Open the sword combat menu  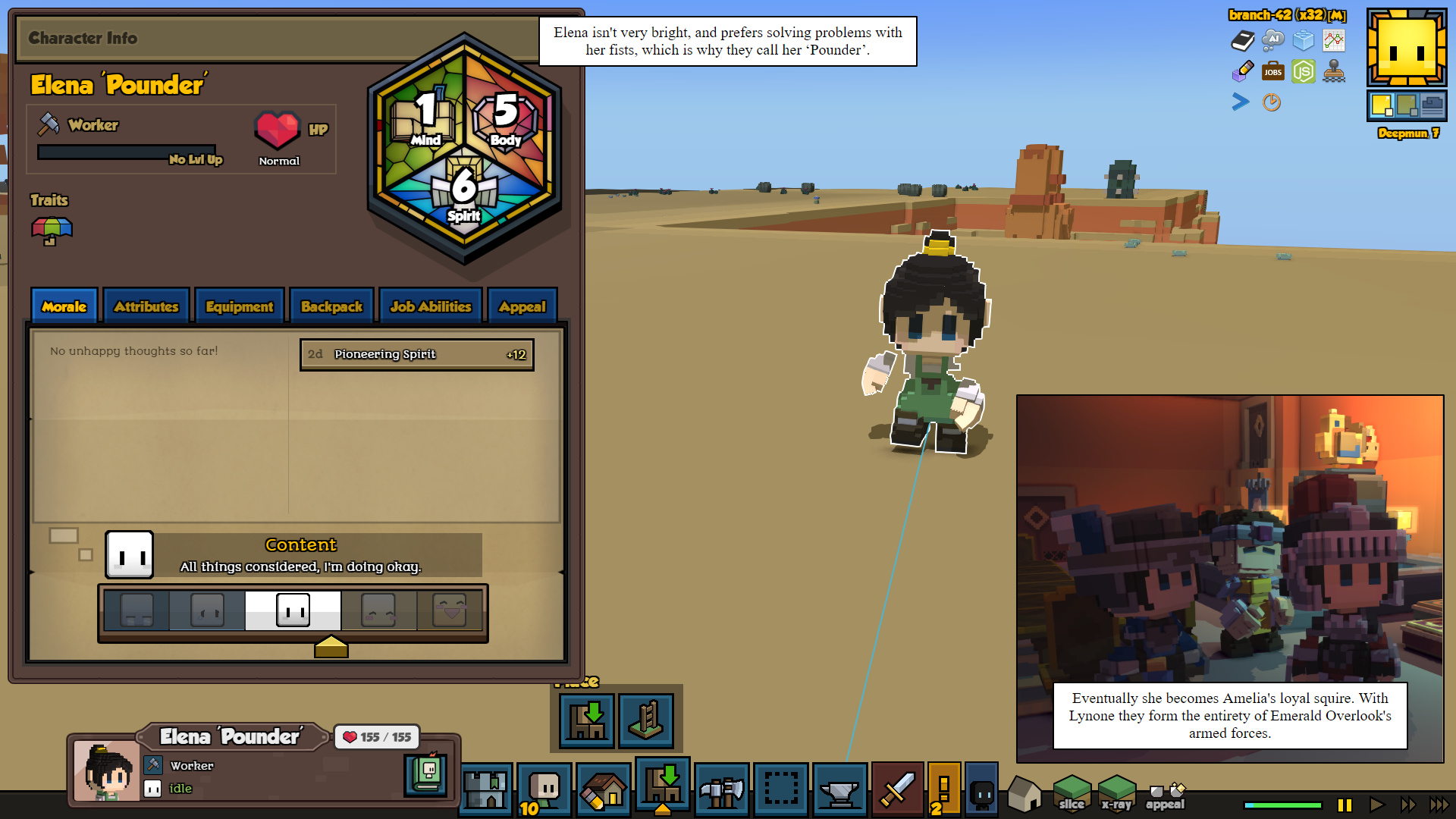(897, 790)
